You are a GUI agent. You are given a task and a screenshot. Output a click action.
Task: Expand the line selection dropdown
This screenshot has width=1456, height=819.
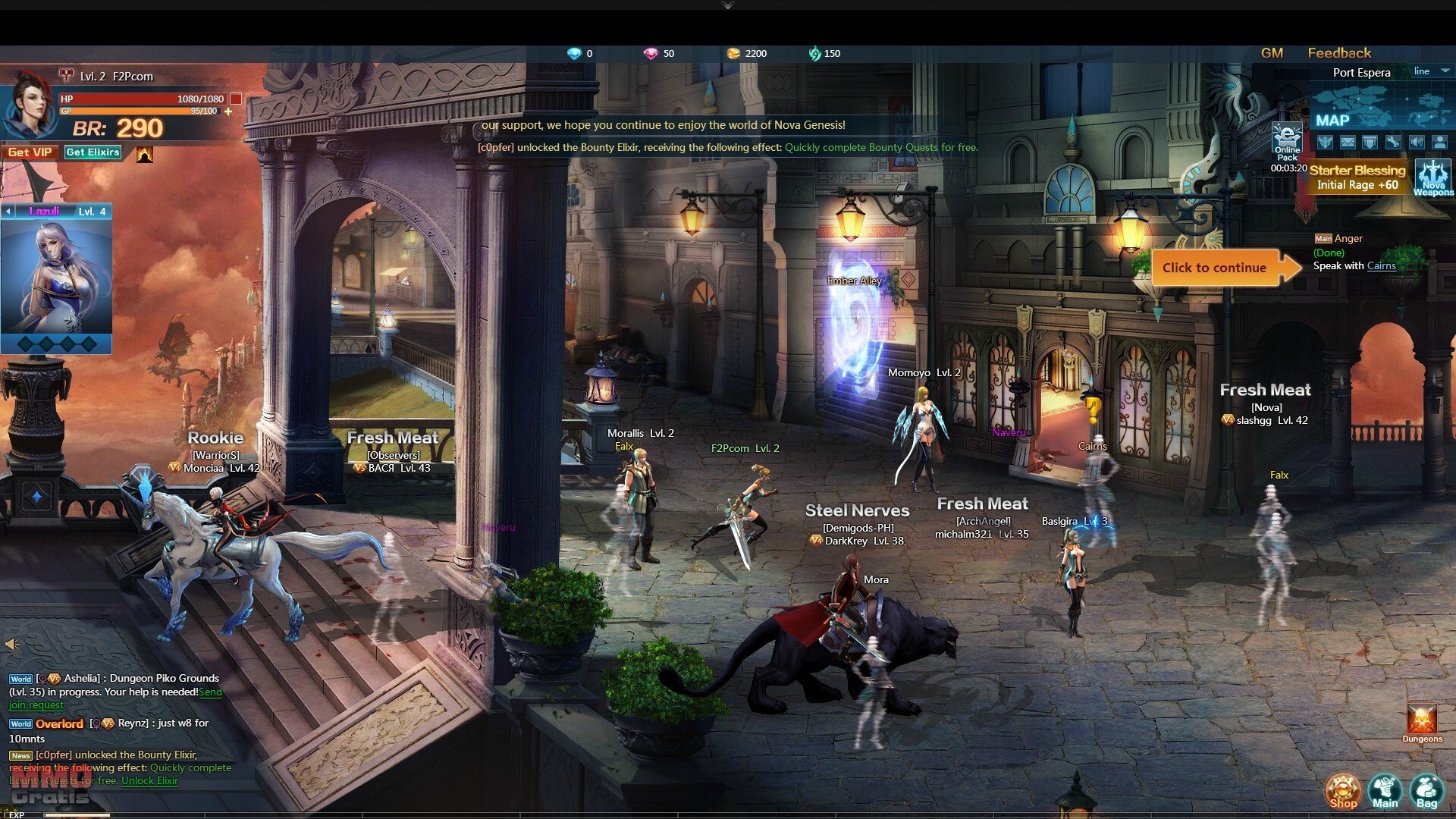point(1445,71)
